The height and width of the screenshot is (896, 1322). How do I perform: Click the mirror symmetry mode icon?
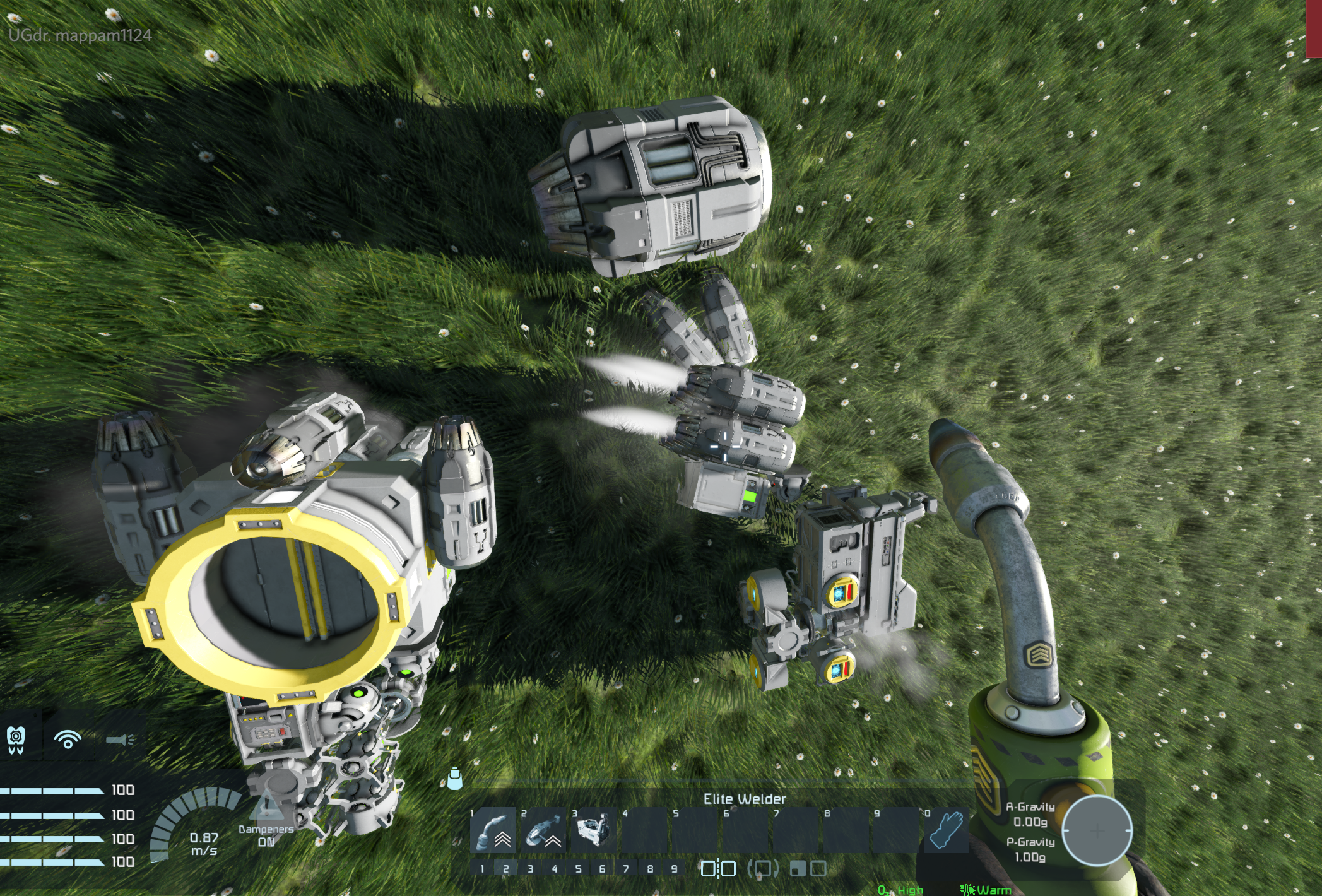(719, 869)
